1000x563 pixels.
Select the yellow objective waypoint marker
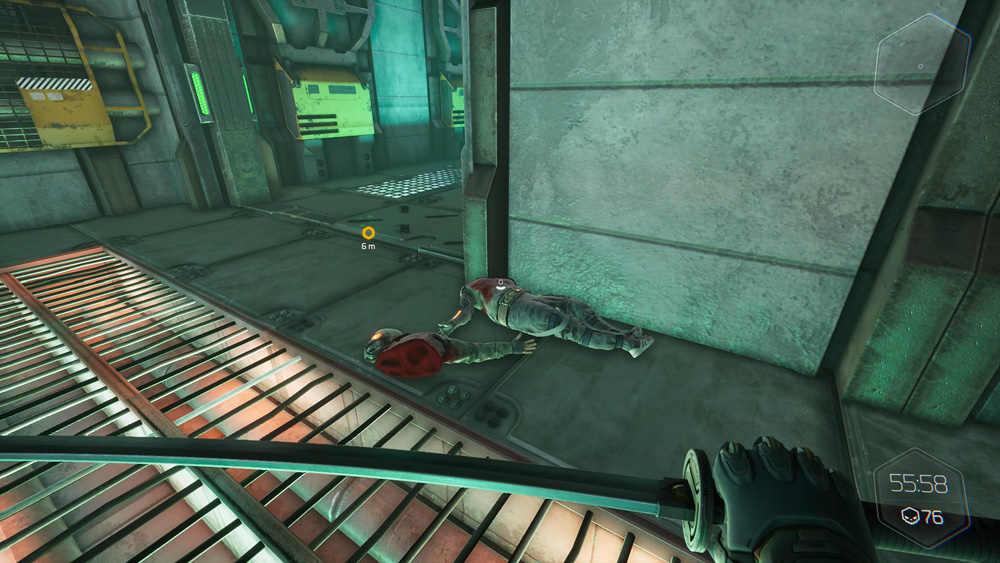[368, 233]
